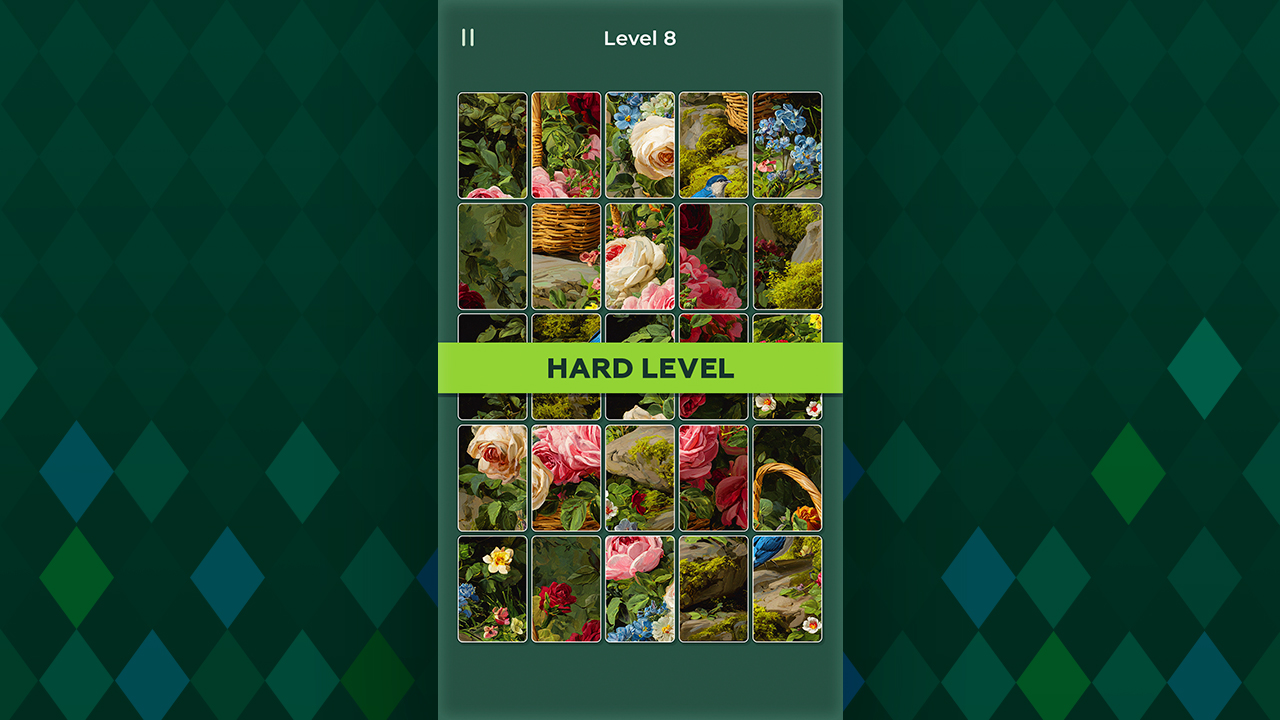The image size is (1280, 720).
Task: Tap the HARD LEVEL banner
Action: pyautogui.click(x=640, y=367)
